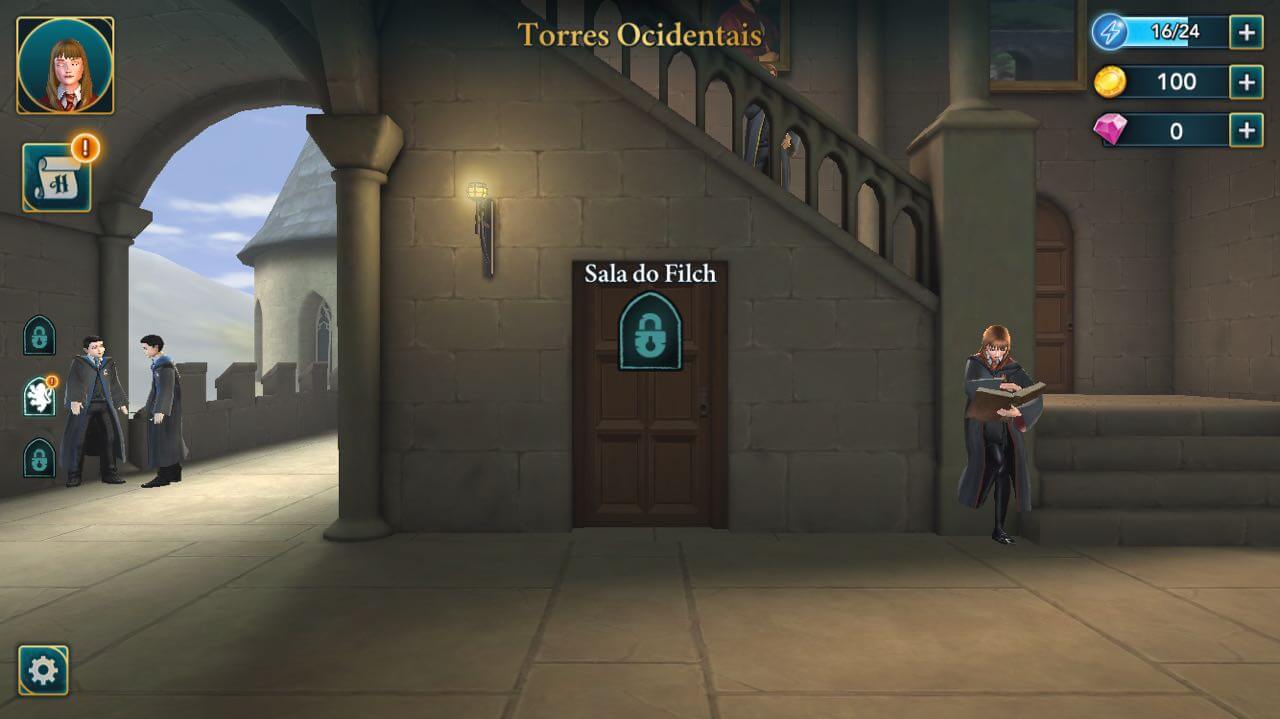Open the scroll task list icon
1280x719 pixels.
(x=57, y=179)
